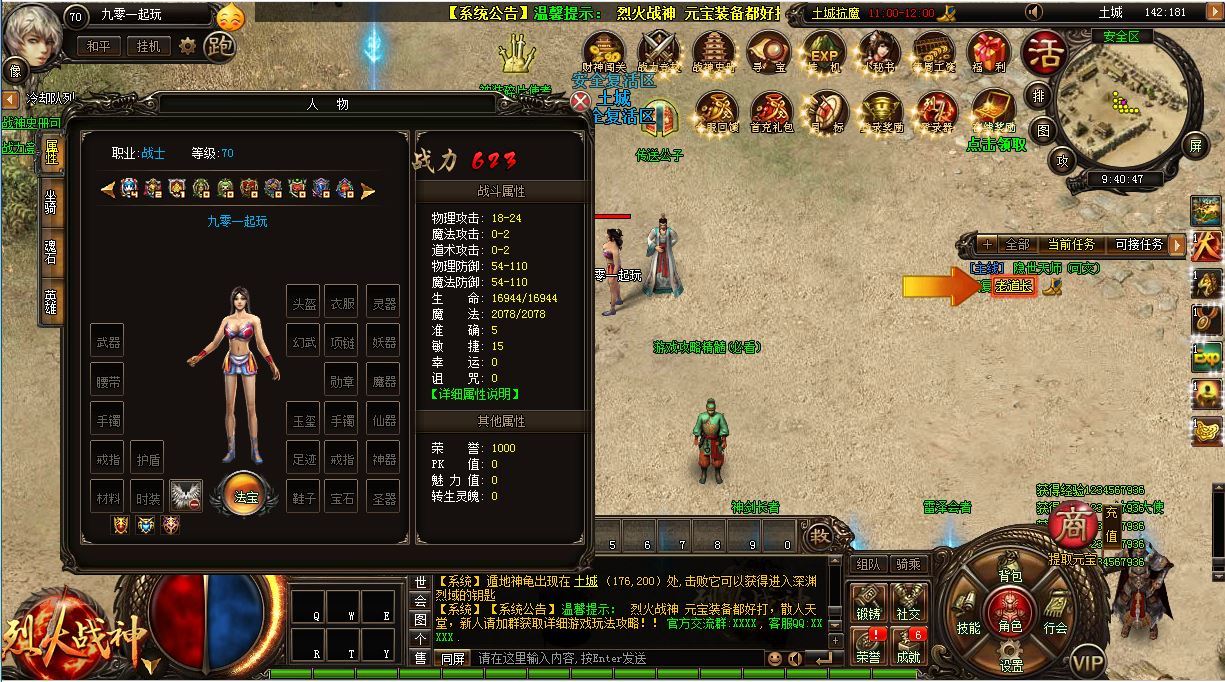Toggle the 跑 run mode button
Image resolution: width=1225 pixels, height=682 pixels.
click(x=219, y=46)
